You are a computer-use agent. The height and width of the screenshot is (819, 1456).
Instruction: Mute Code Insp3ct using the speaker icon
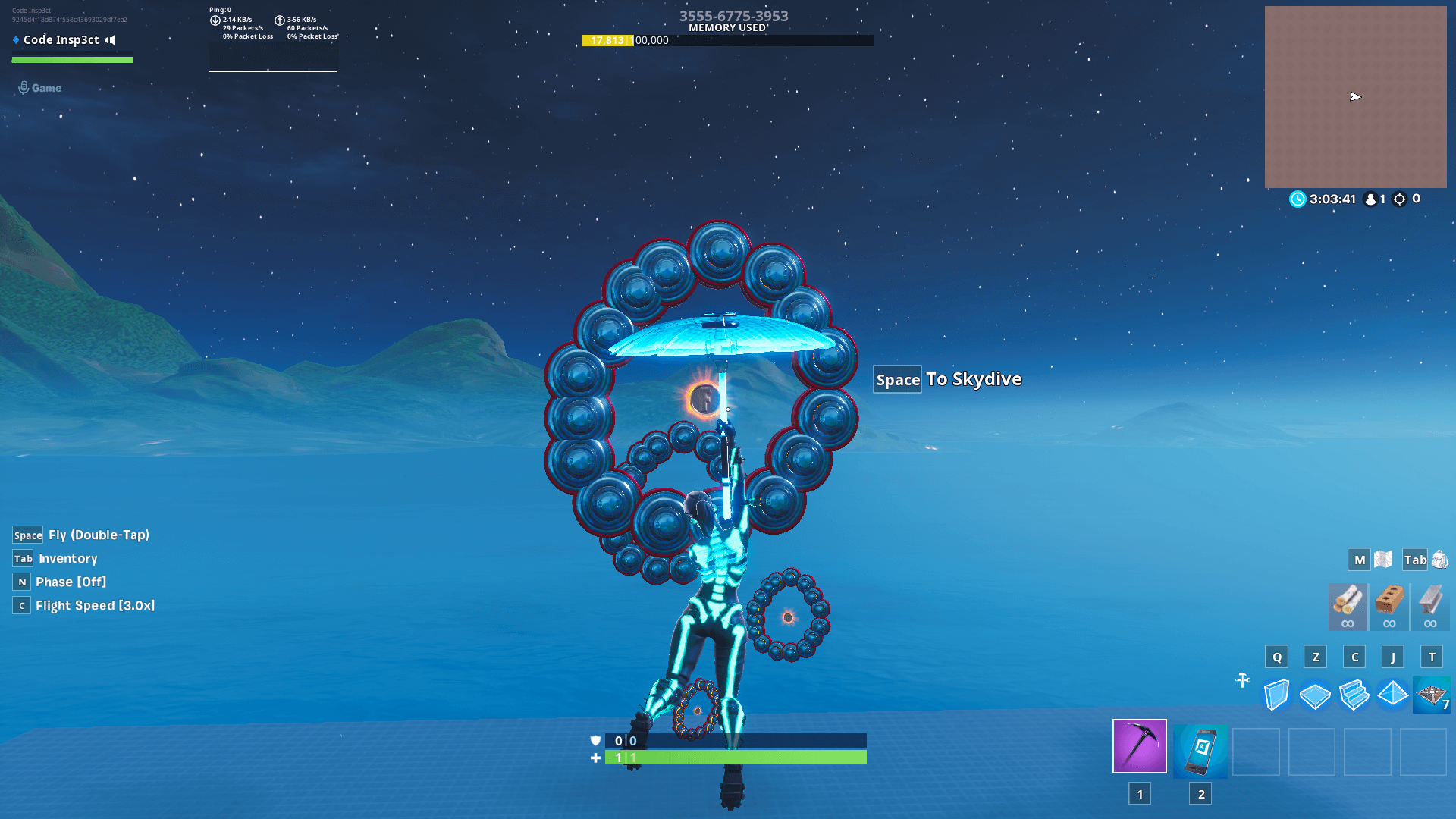[111, 40]
